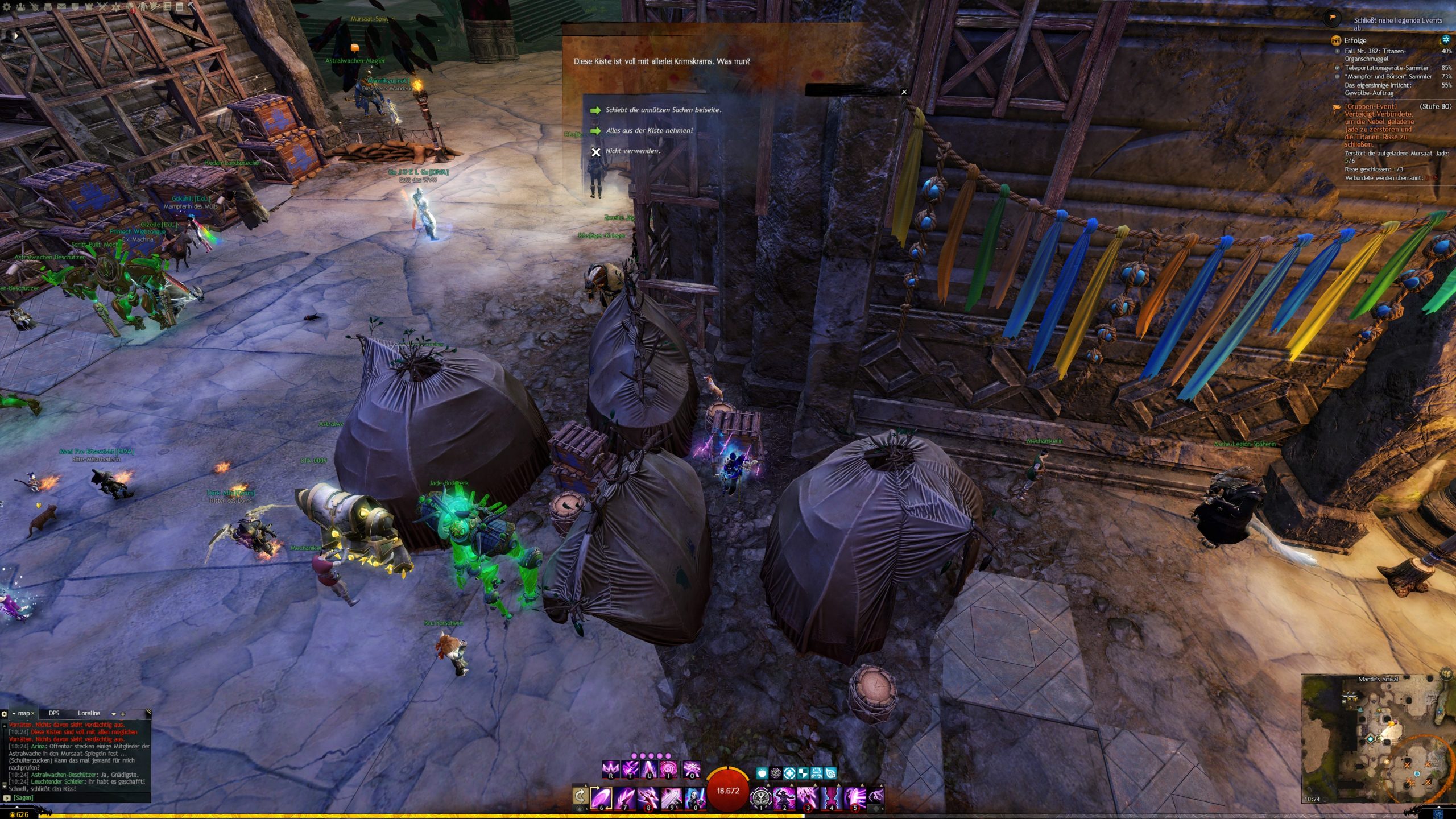Viewport: 1456px width, 819px height.
Task: Open the game menu gear icon
Action: (7, 7)
